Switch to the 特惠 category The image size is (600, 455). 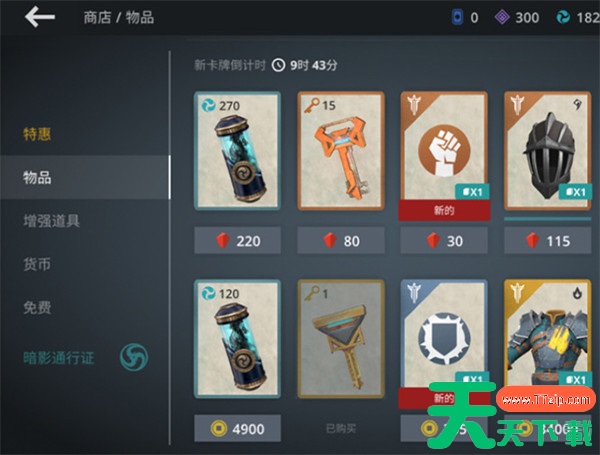click(38, 135)
